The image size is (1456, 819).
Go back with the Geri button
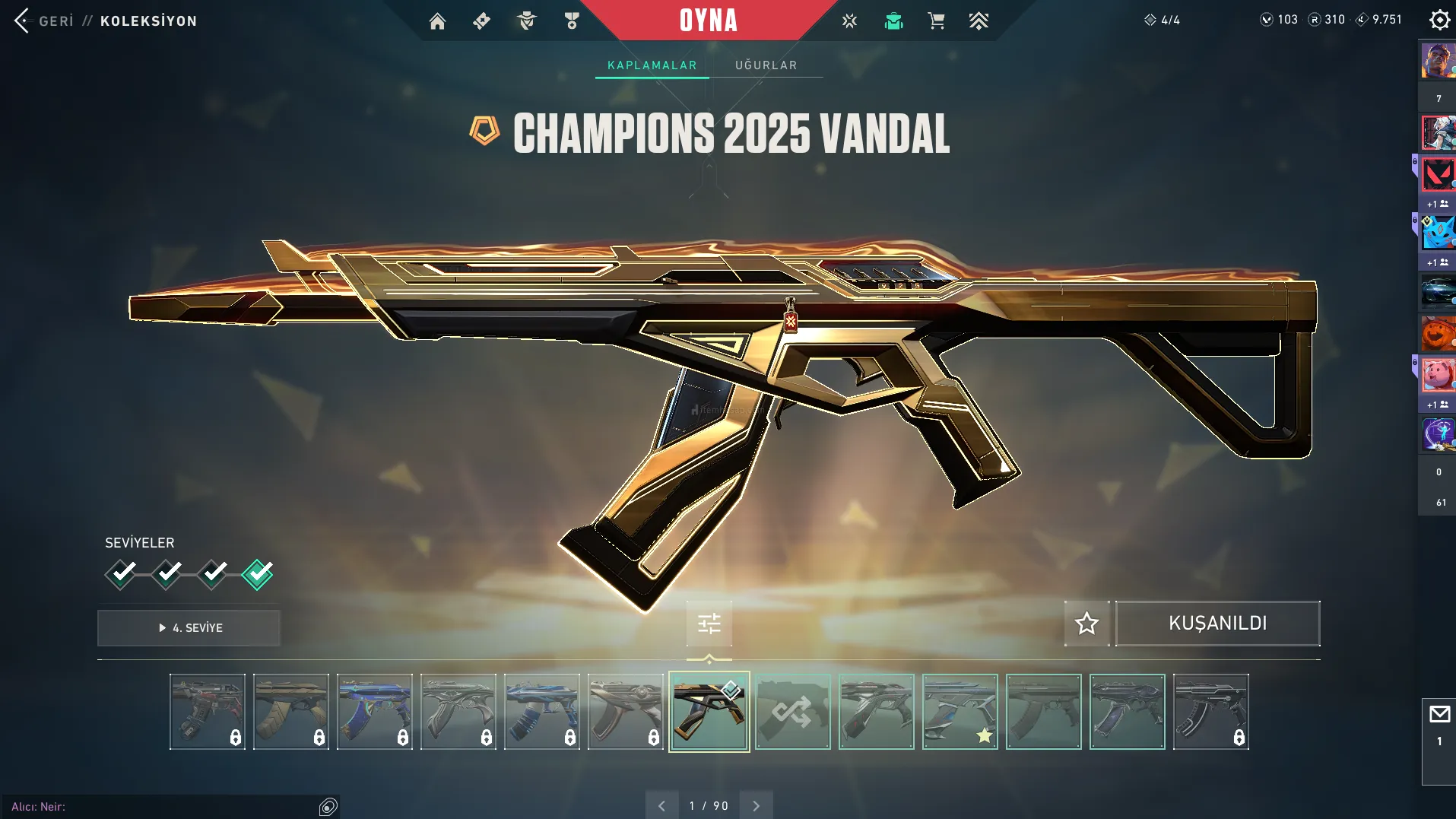click(46, 21)
